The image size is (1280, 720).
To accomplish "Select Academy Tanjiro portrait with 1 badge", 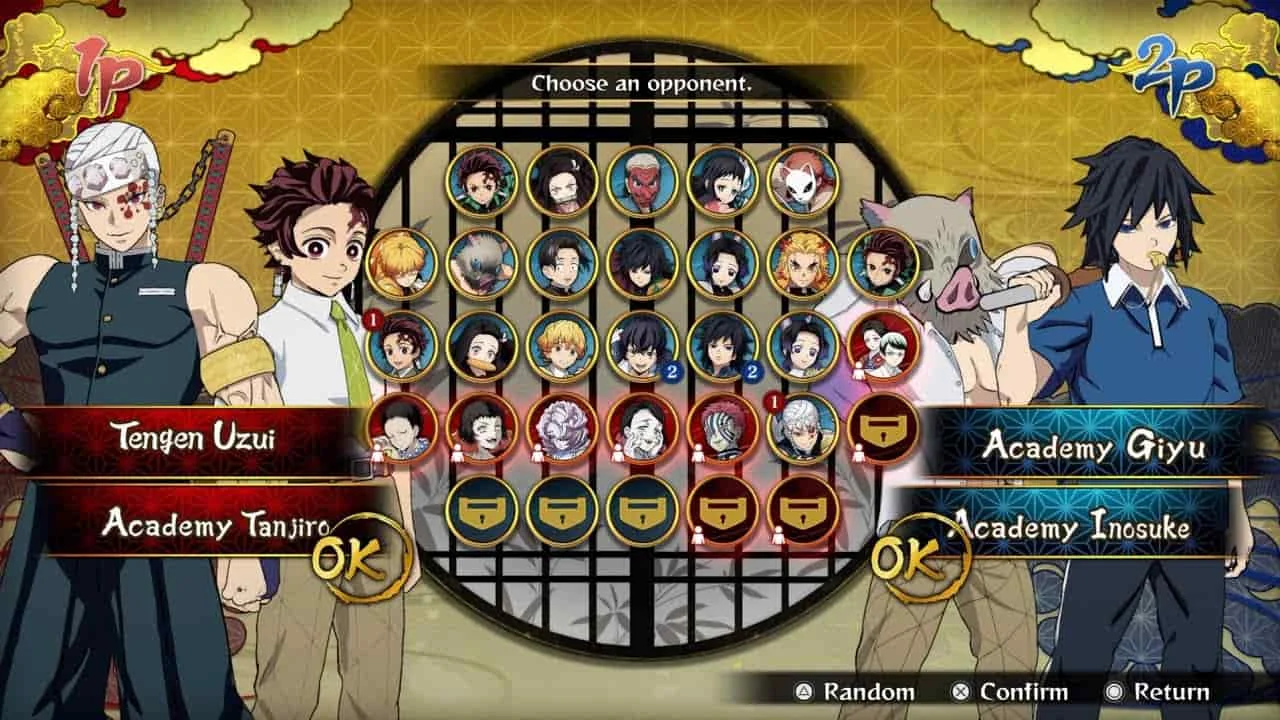I will tap(402, 345).
